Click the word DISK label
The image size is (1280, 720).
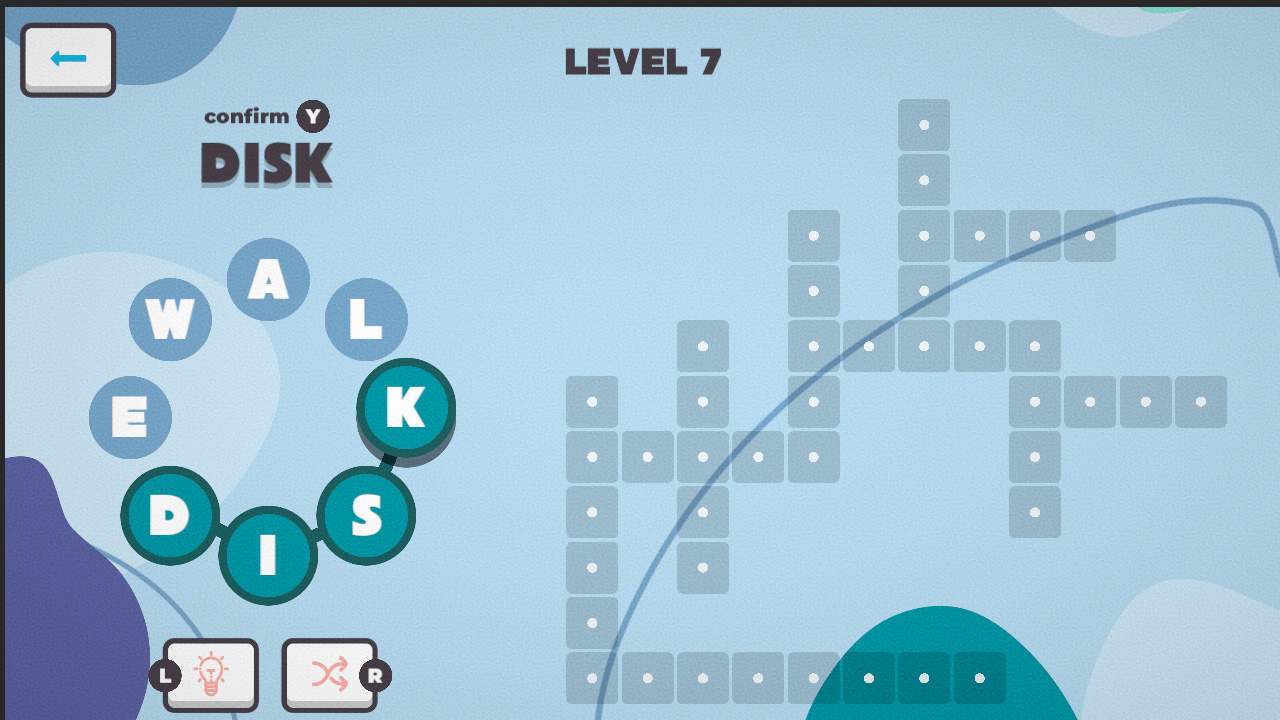(x=266, y=162)
